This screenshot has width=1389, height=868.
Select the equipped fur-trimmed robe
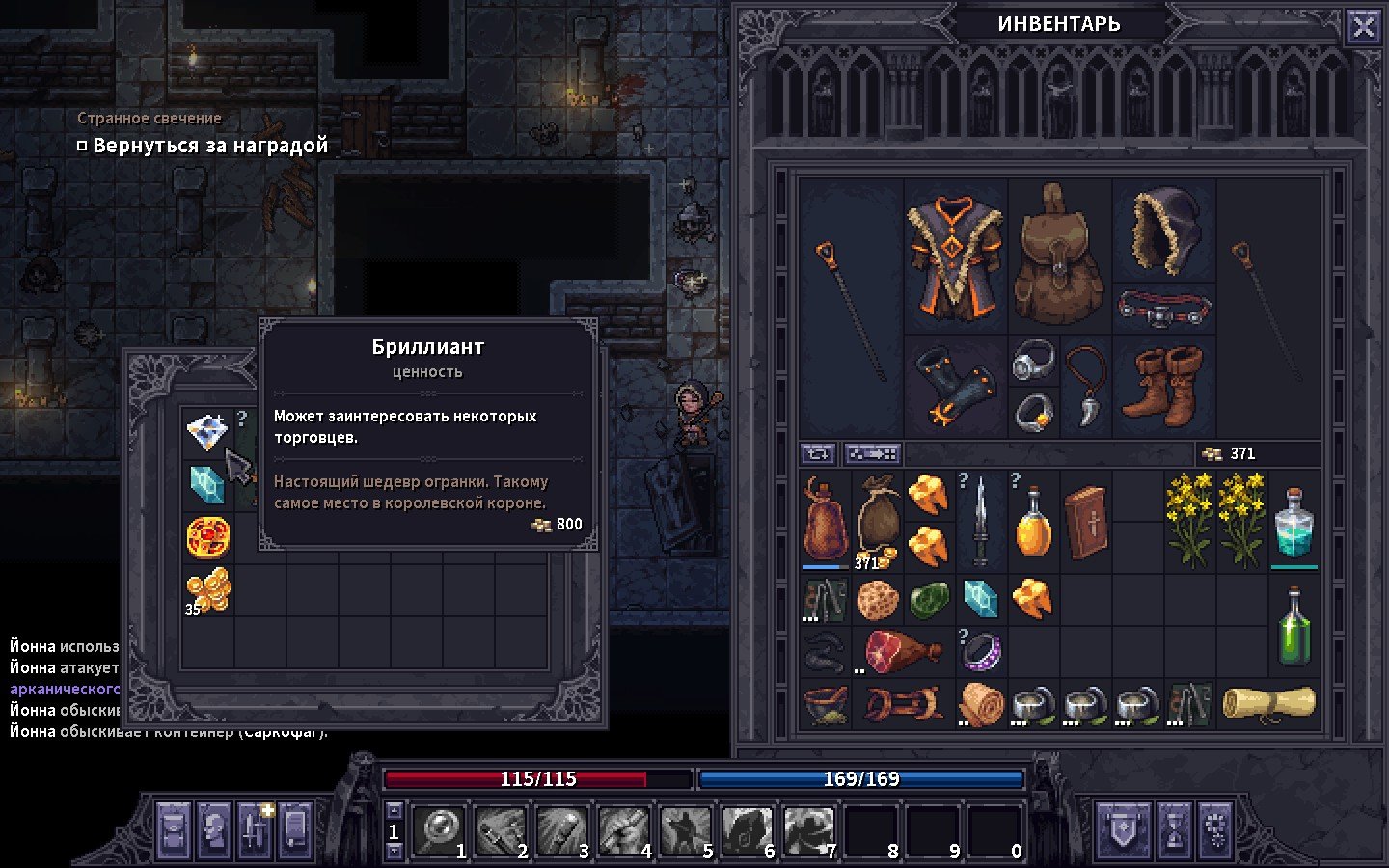(x=955, y=256)
